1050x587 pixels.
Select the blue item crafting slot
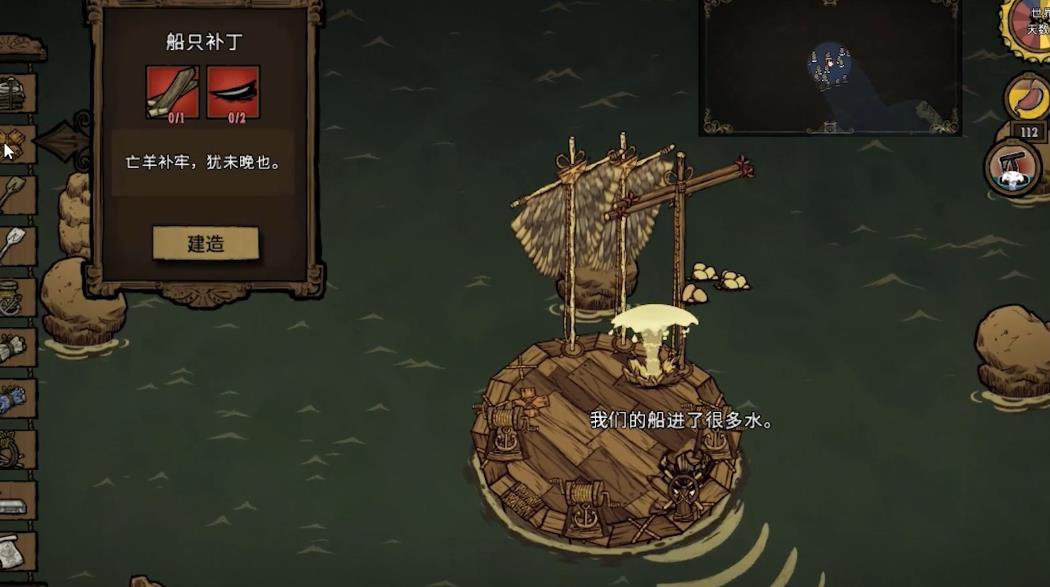17,399
